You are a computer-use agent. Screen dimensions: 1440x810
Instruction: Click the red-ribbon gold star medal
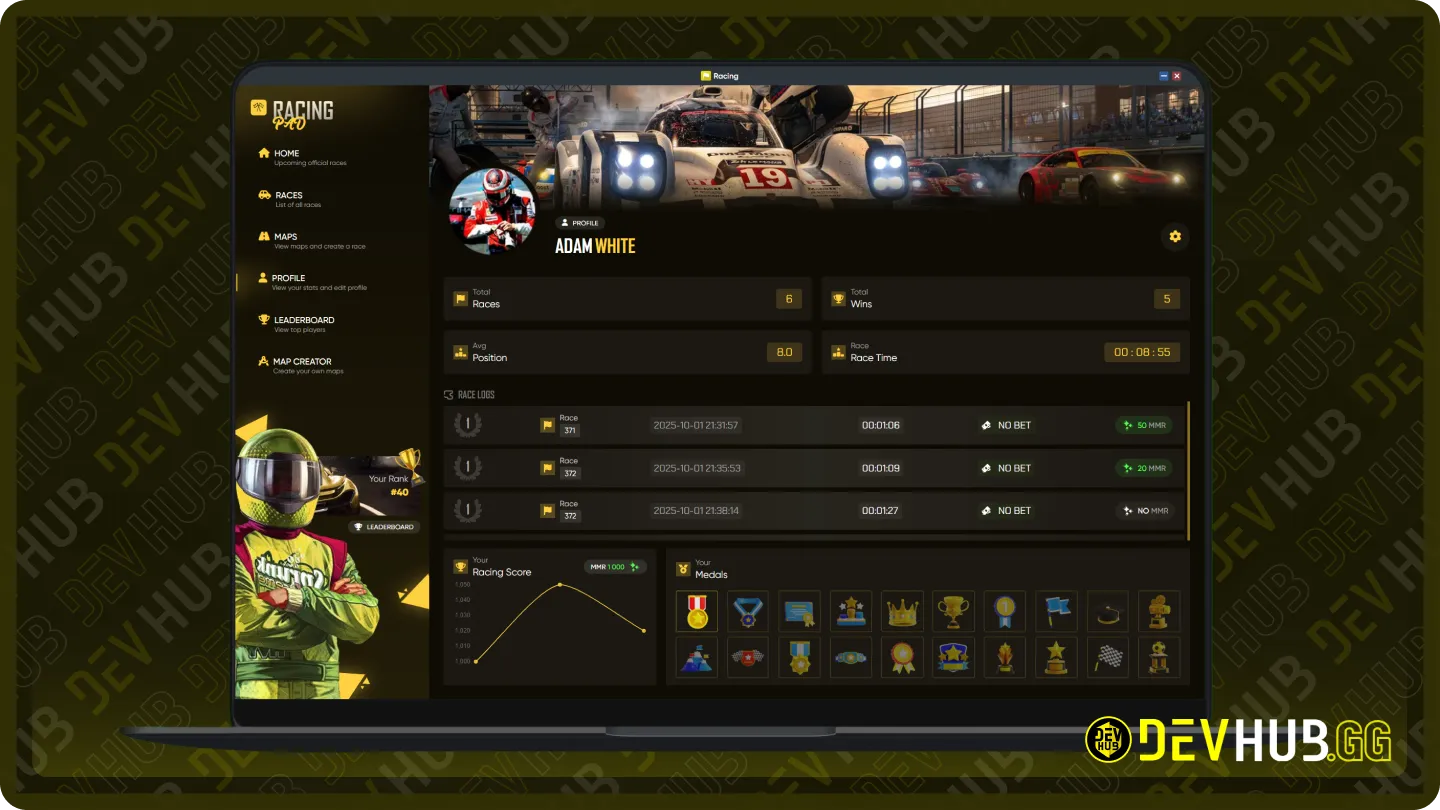point(696,611)
